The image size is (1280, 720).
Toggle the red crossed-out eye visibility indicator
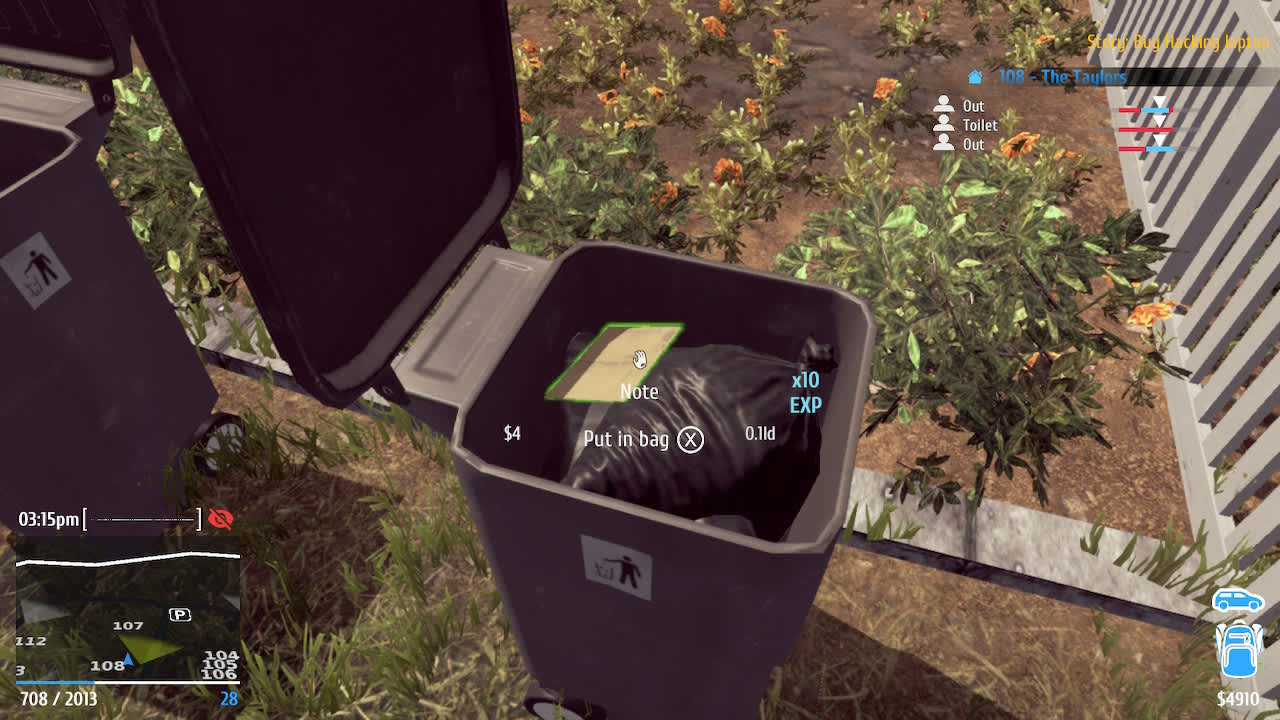pyautogui.click(x=222, y=519)
